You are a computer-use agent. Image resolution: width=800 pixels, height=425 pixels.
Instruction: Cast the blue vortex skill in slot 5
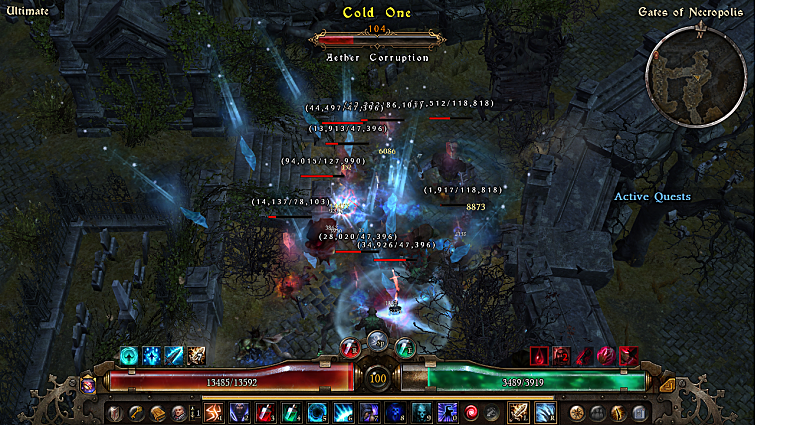(x=316, y=411)
